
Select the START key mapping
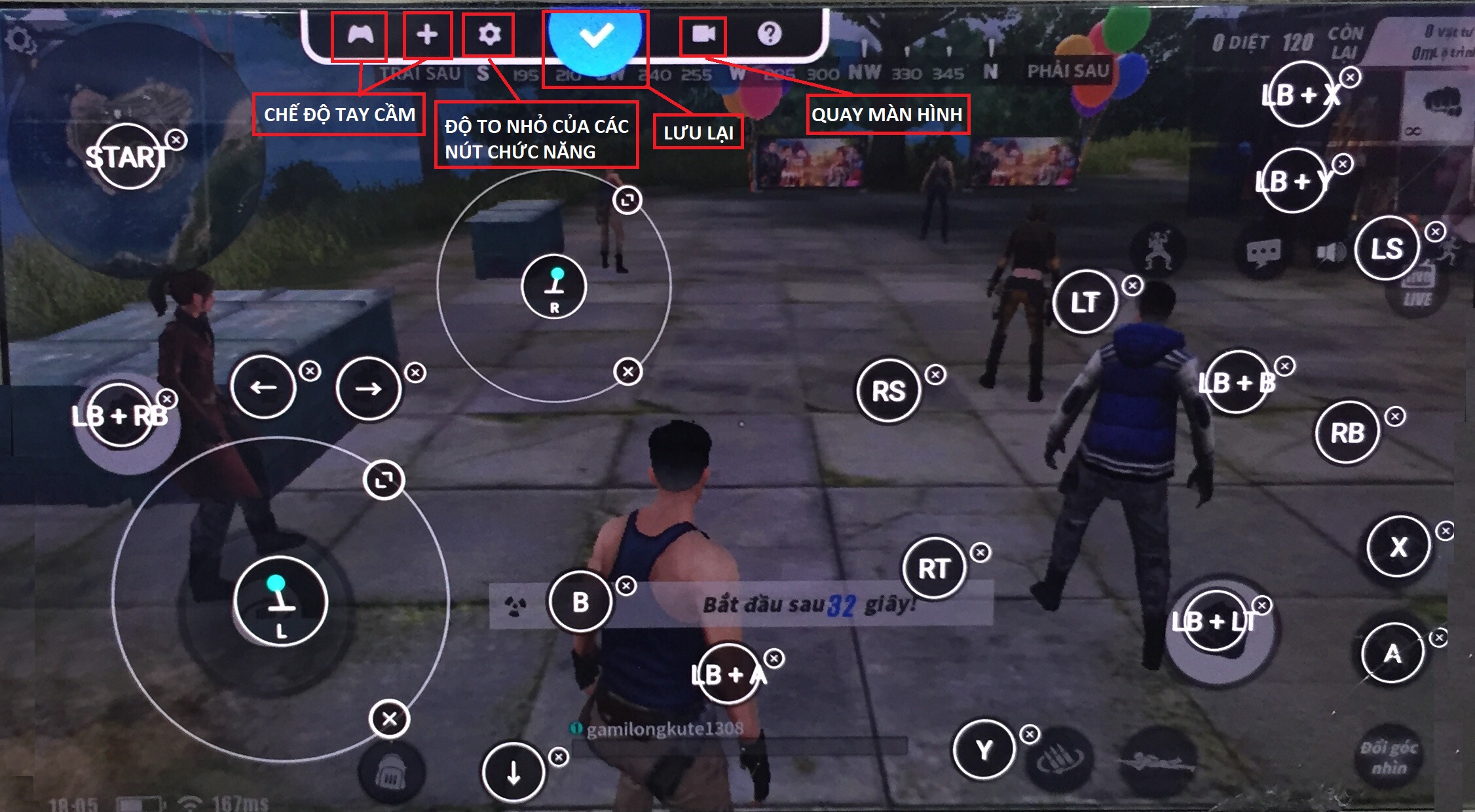pyautogui.click(x=128, y=157)
